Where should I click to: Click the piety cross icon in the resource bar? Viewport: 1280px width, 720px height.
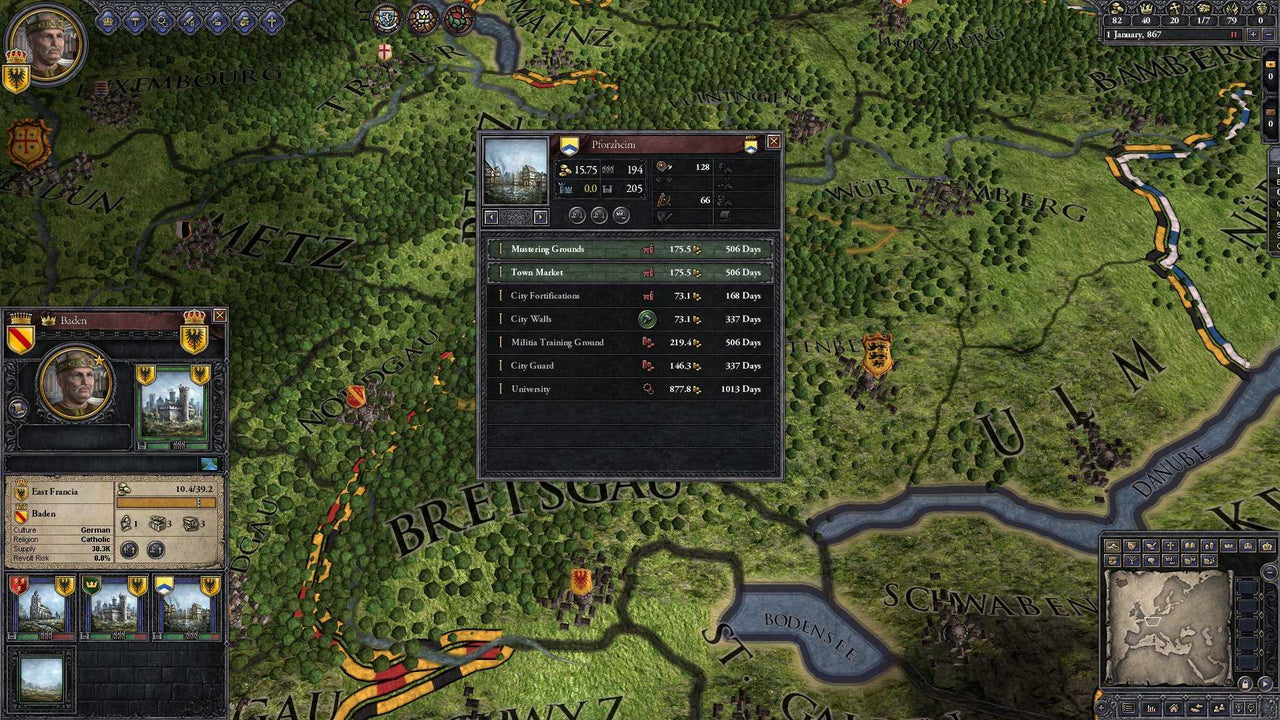tap(1176, 9)
